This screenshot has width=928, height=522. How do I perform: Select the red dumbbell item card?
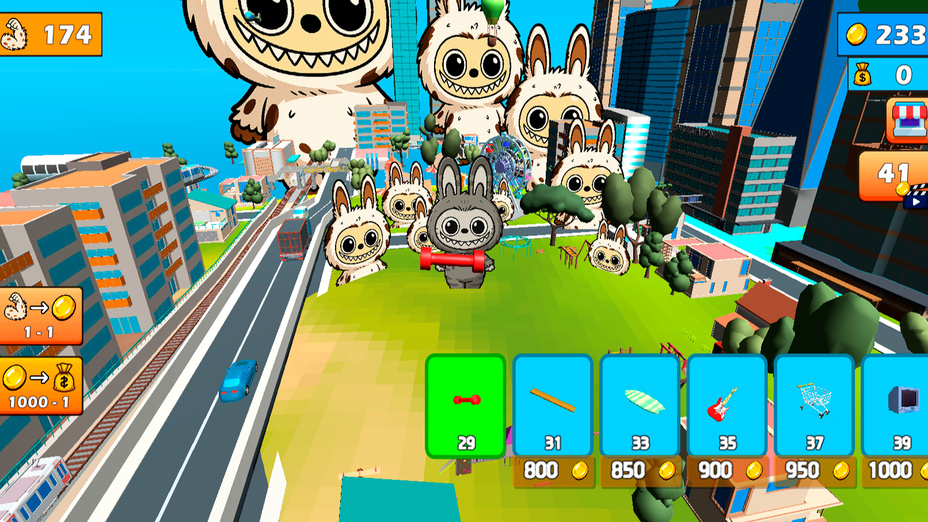point(465,406)
